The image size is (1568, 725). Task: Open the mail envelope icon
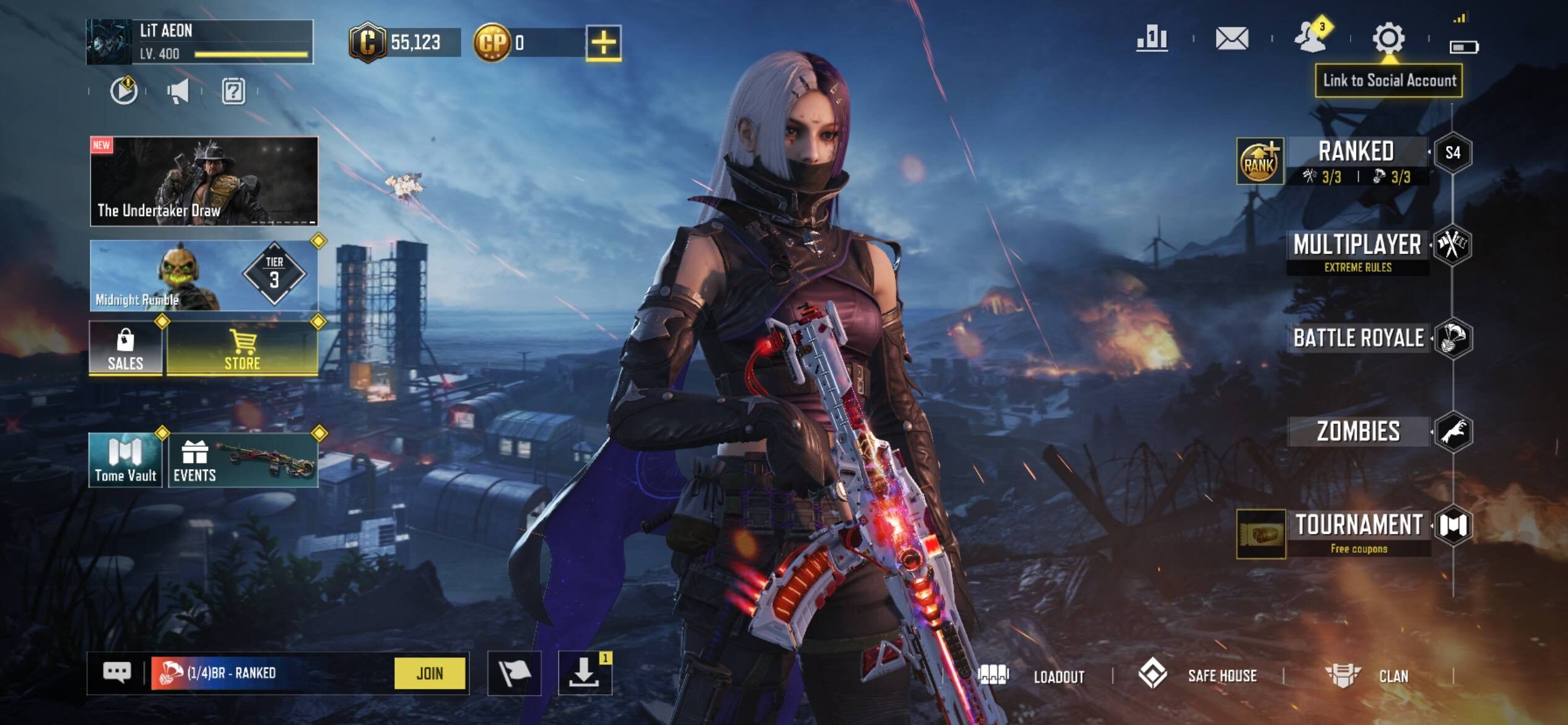(x=1232, y=38)
